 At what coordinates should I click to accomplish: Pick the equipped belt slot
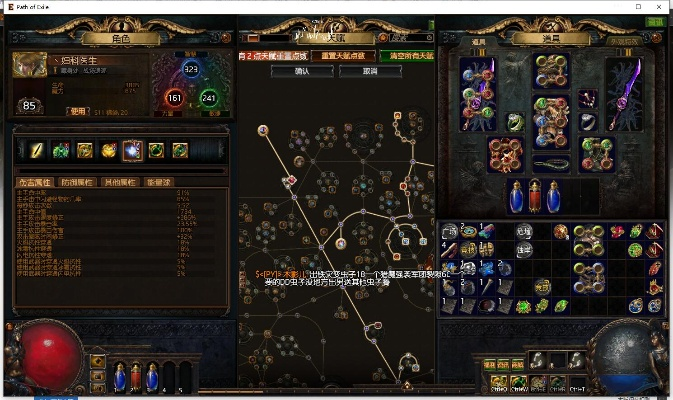[552, 163]
